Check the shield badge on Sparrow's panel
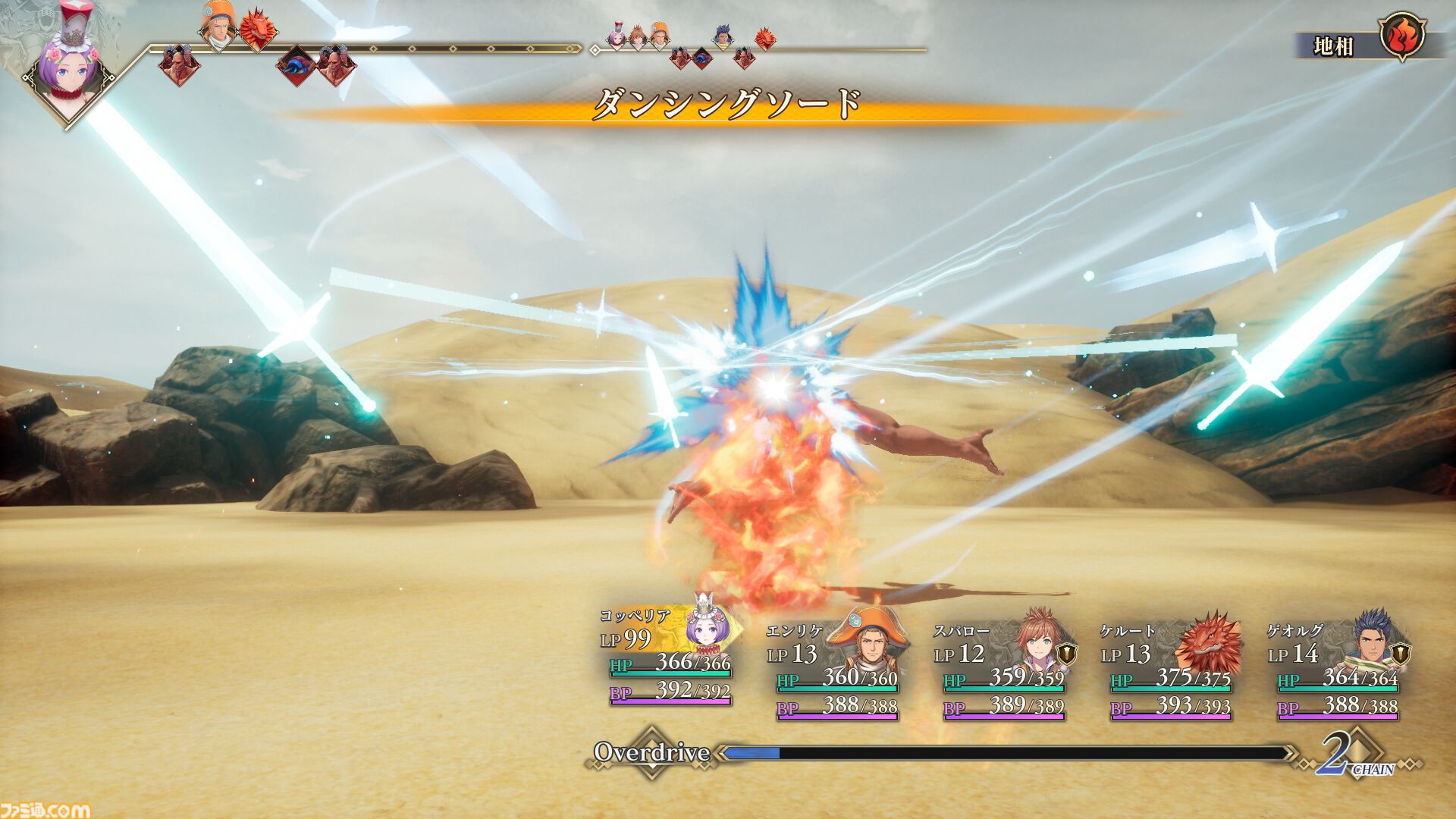Screen dimensions: 1456x819 [1067, 653]
